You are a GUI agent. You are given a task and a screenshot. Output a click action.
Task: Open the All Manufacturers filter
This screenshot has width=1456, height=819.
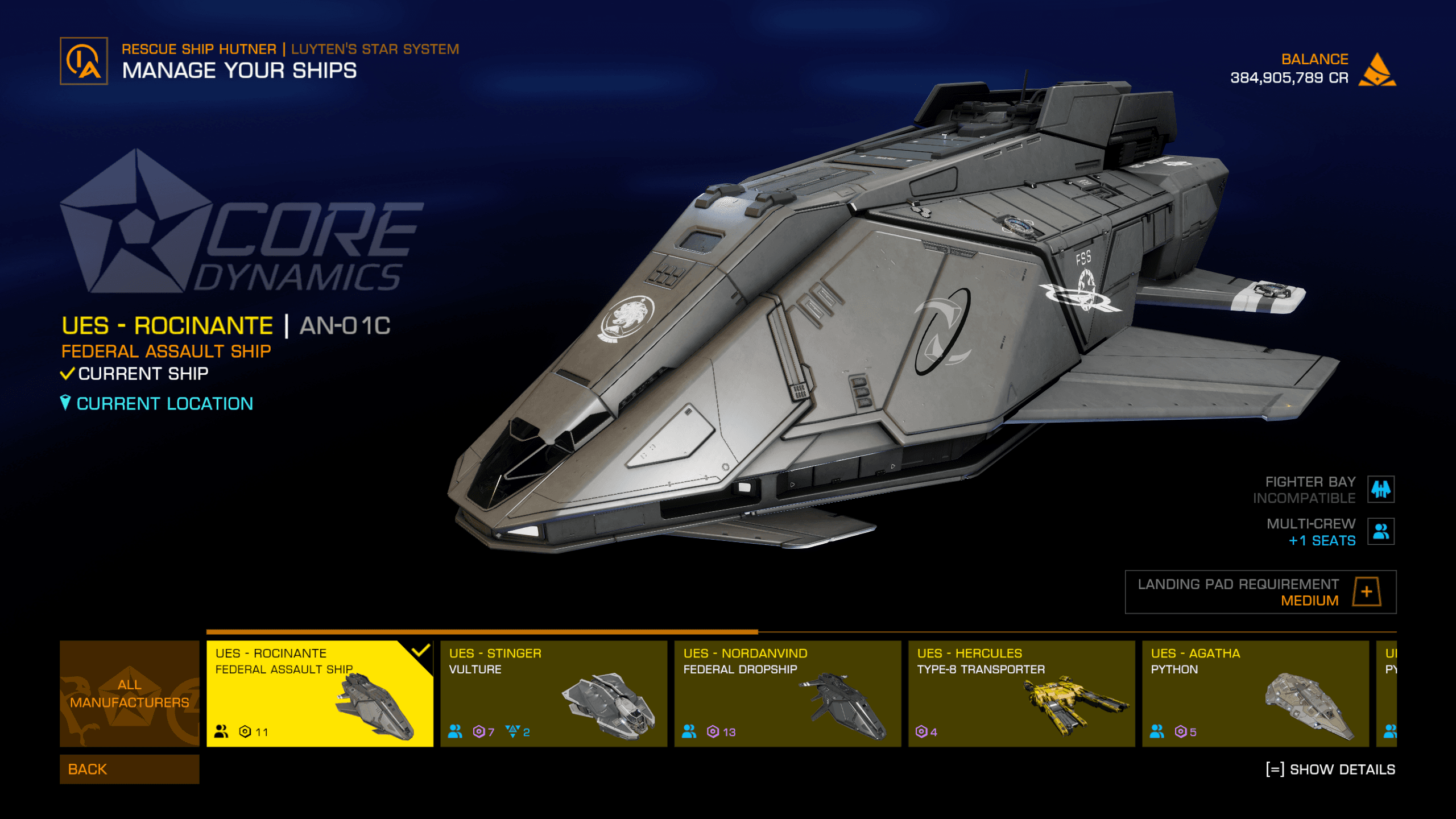pyautogui.click(x=129, y=693)
